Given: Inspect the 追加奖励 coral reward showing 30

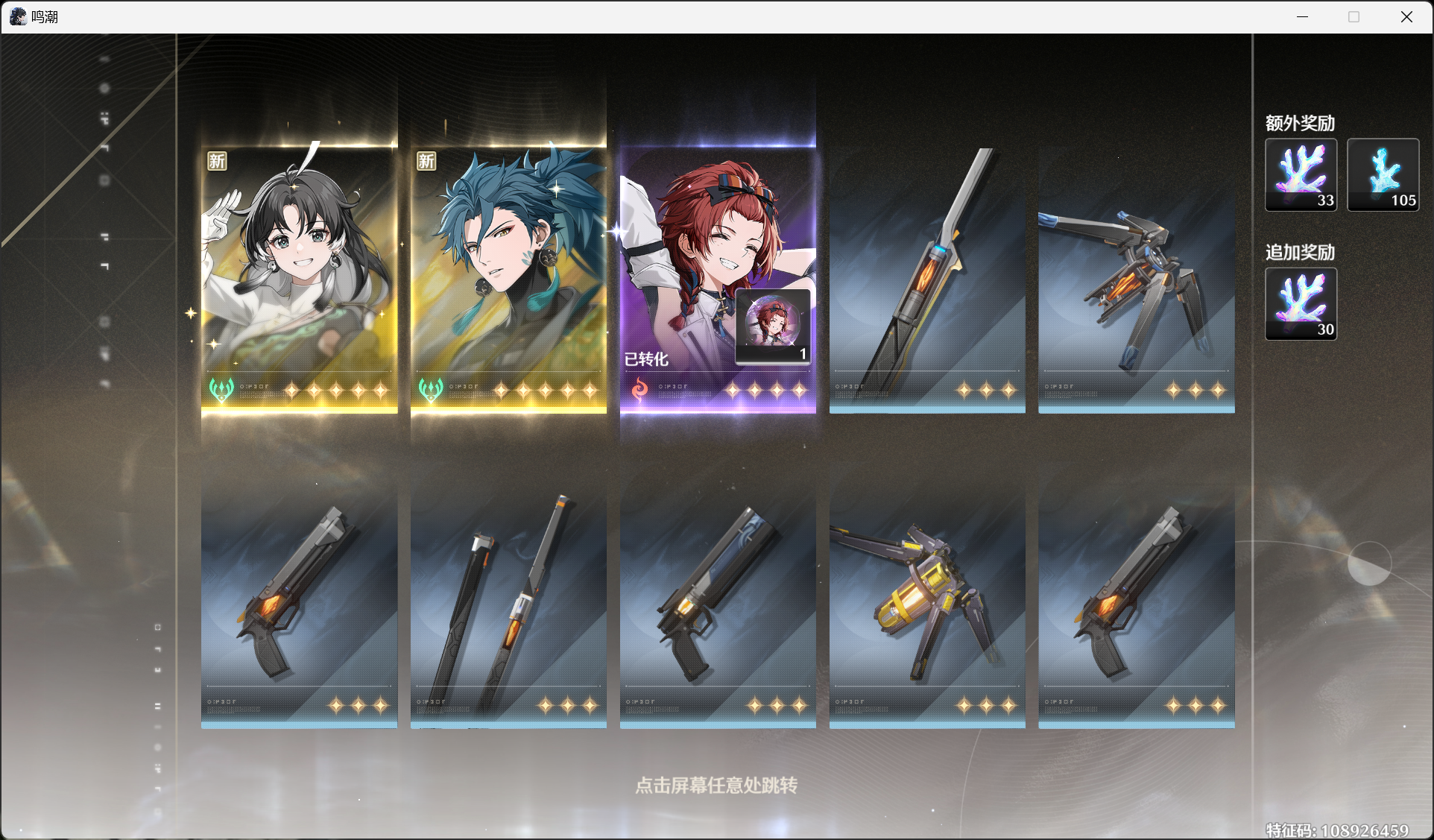Looking at the screenshot, I should (1301, 304).
